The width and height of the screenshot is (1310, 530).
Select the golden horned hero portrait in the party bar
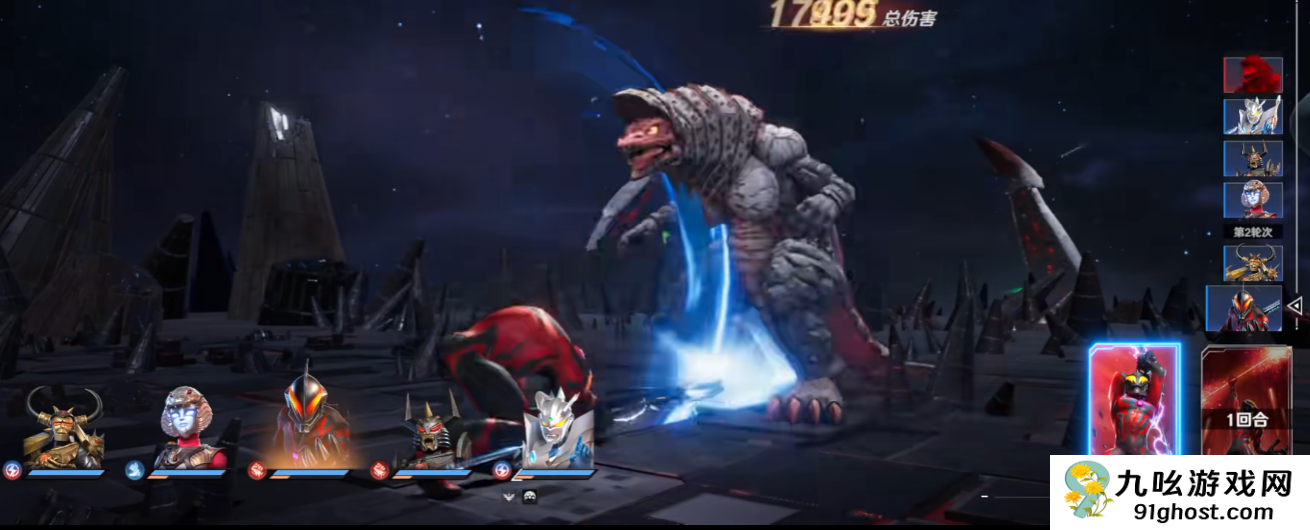[63, 428]
